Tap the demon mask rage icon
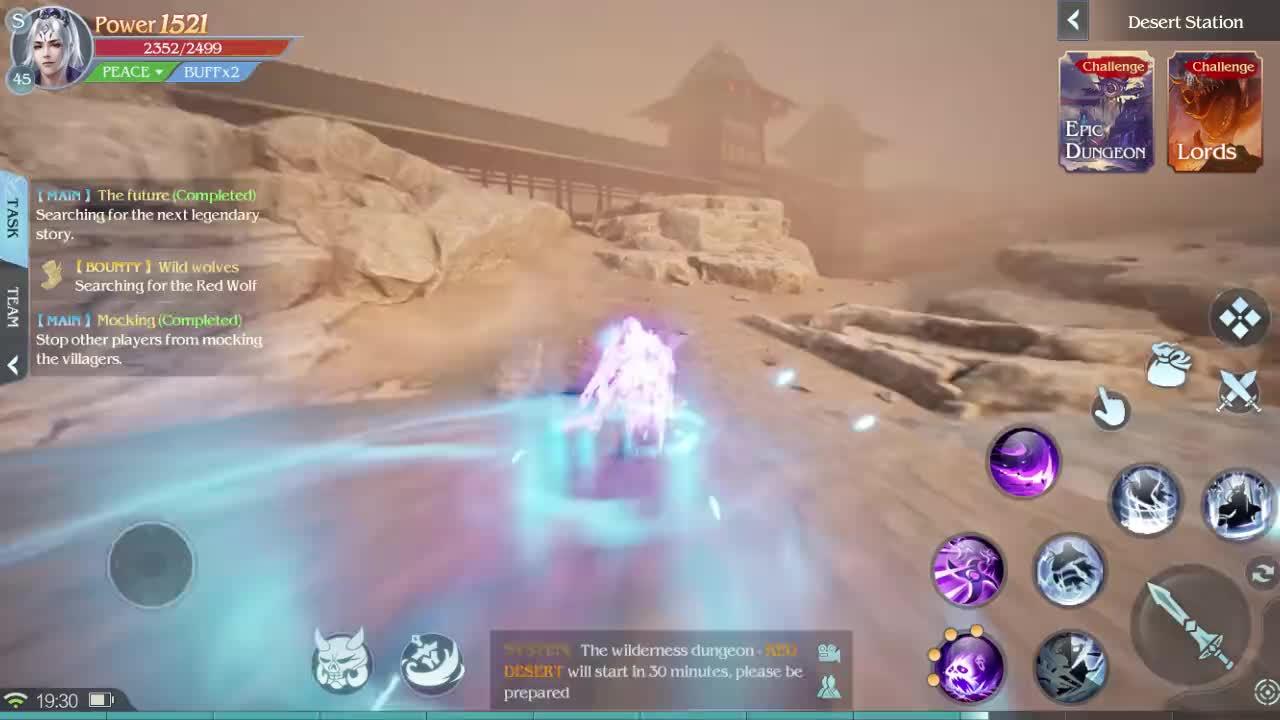 [x=341, y=660]
